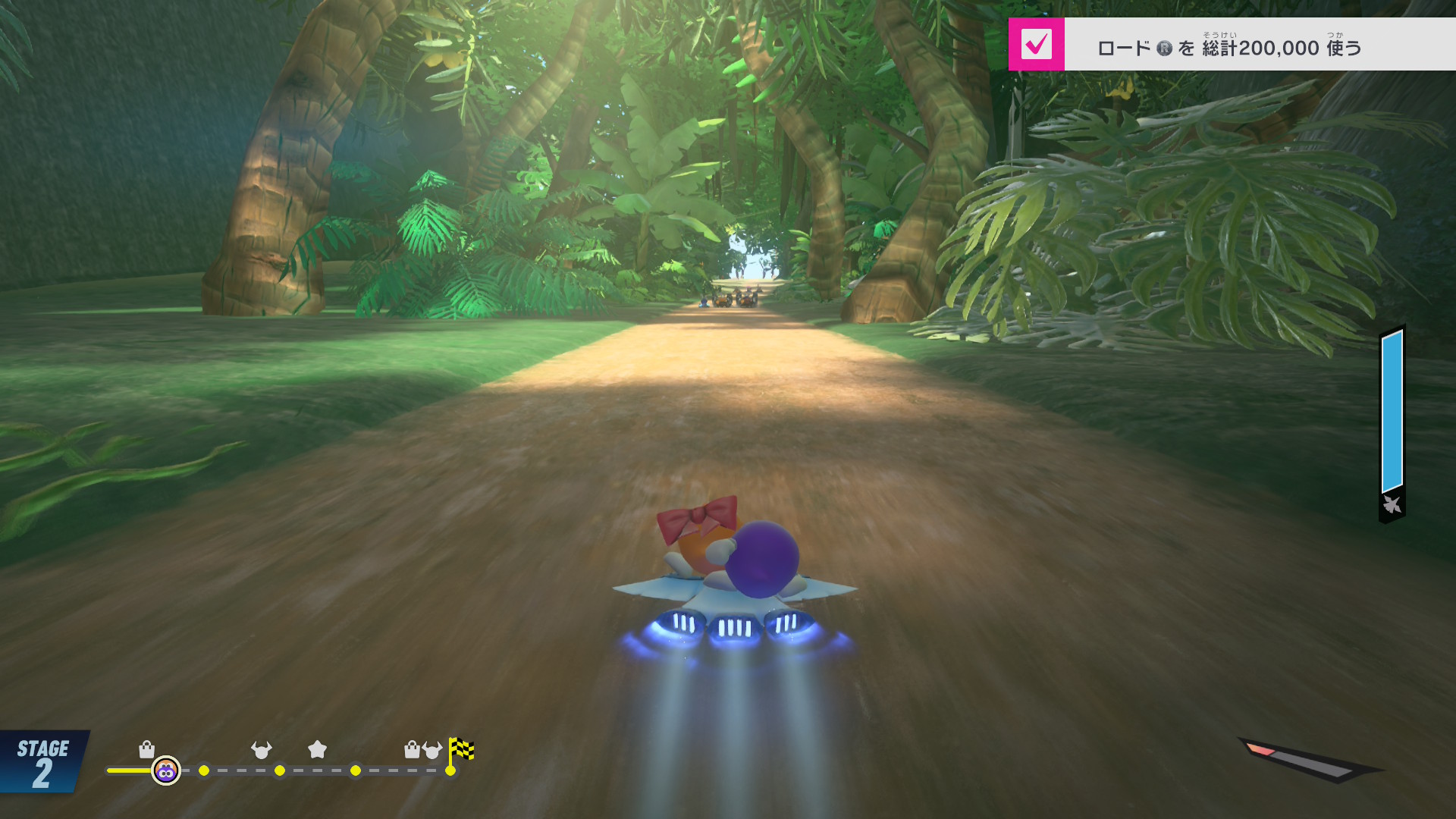Select the star marker on the stage route
This screenshot has width=1456, height=819.
click(x=317, y=750)
